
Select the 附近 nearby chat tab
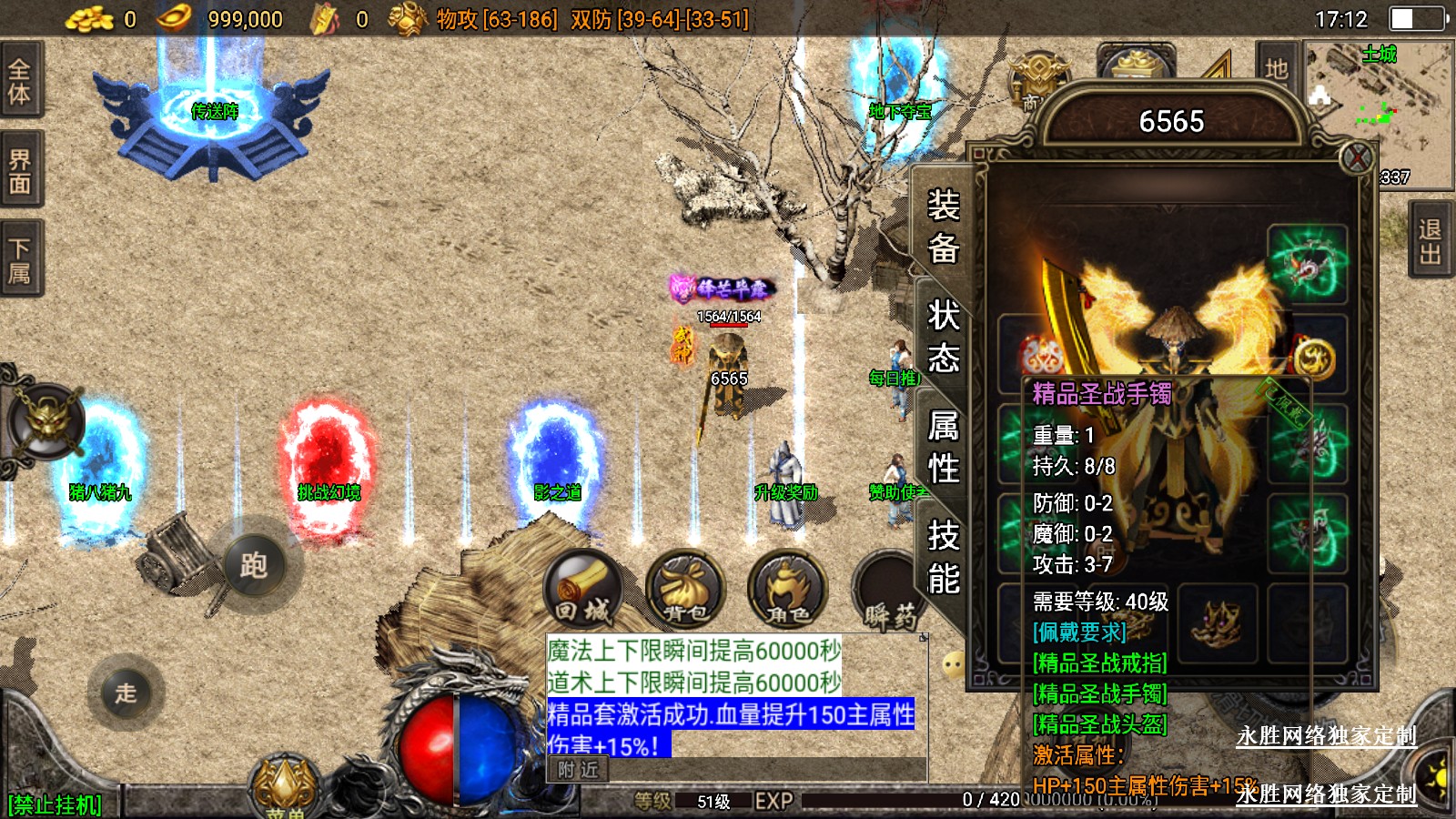click(579, 770)
